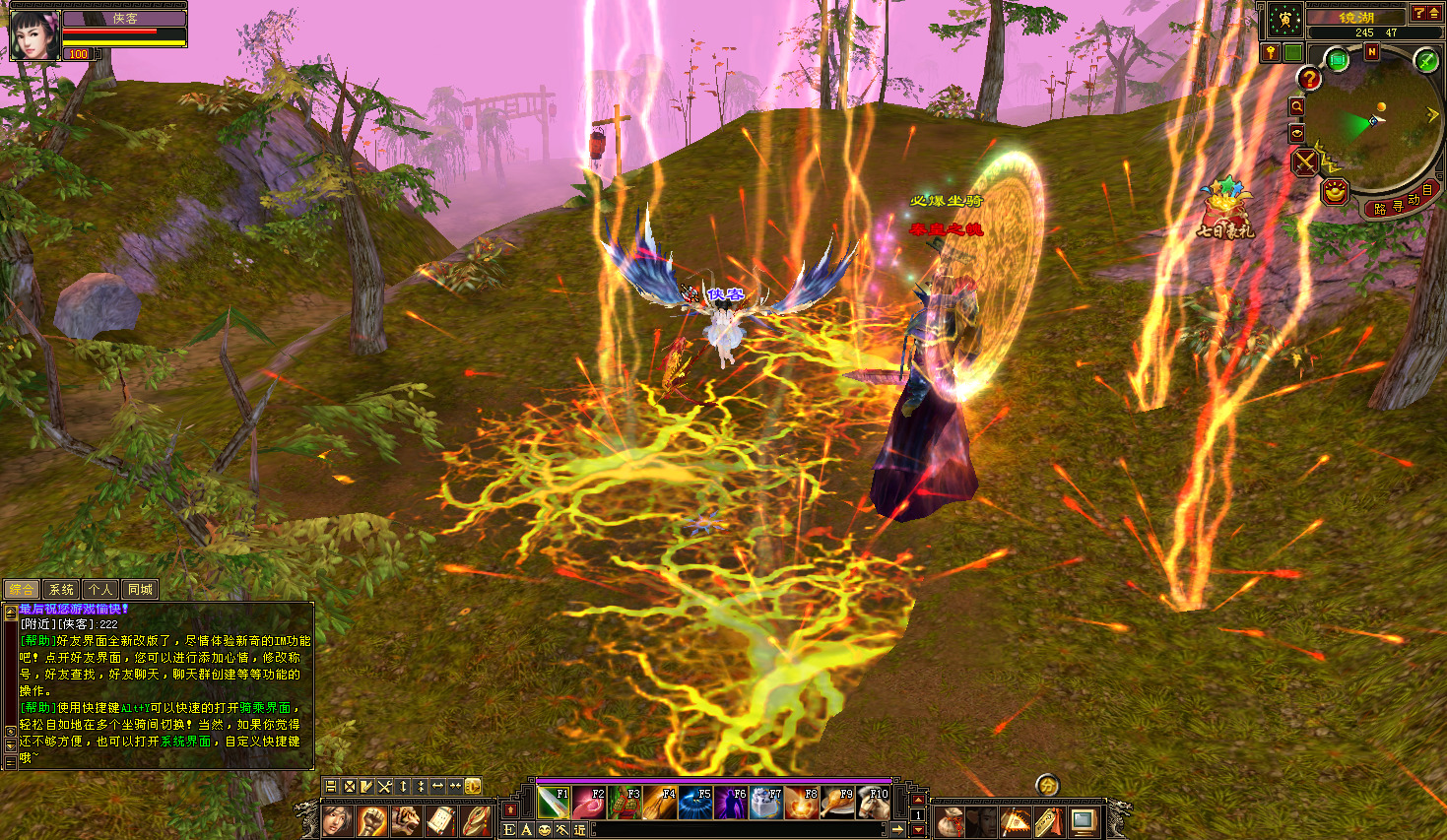Show the 综合 chat tab
The width and height of the screenshot is (1447, 840).
point(22,590)
